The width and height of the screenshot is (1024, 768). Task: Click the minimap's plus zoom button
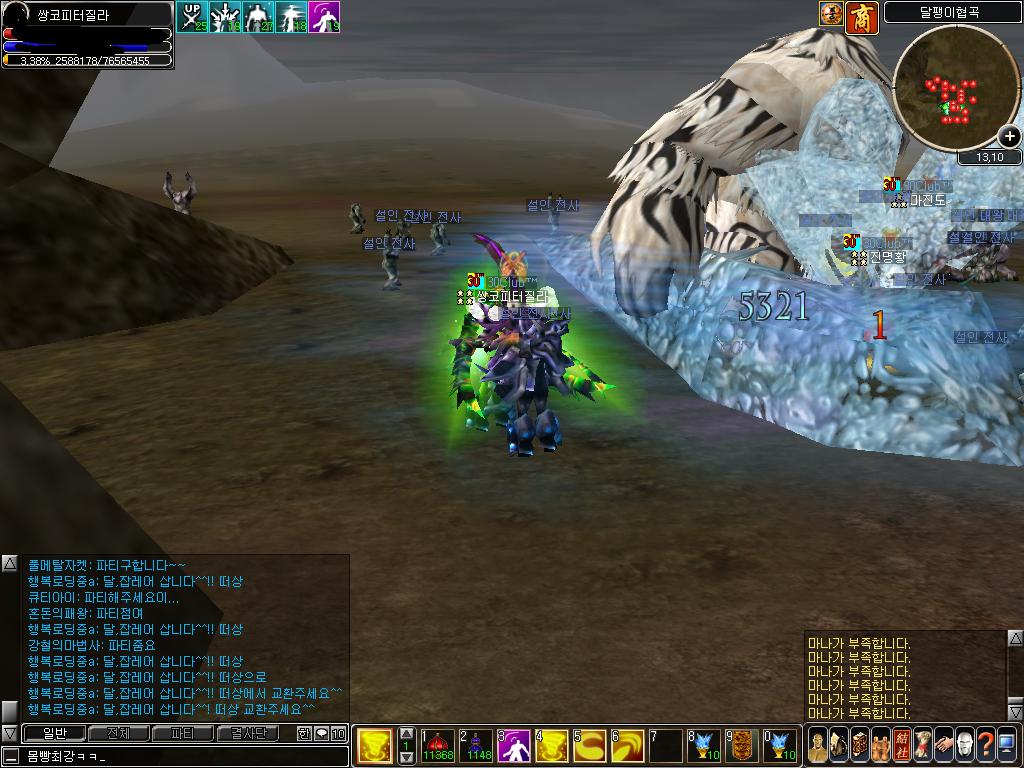pyautogui.click(x=1009, y=138)
